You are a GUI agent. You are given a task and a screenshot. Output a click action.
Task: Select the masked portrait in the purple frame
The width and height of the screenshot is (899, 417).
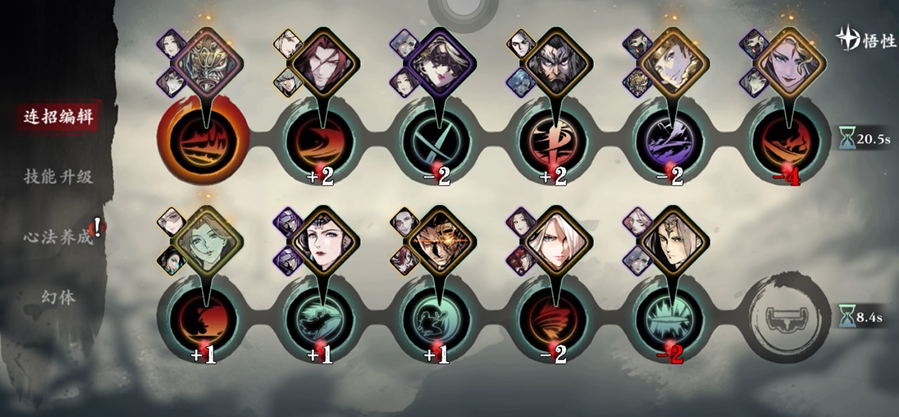tap(436, 57)
